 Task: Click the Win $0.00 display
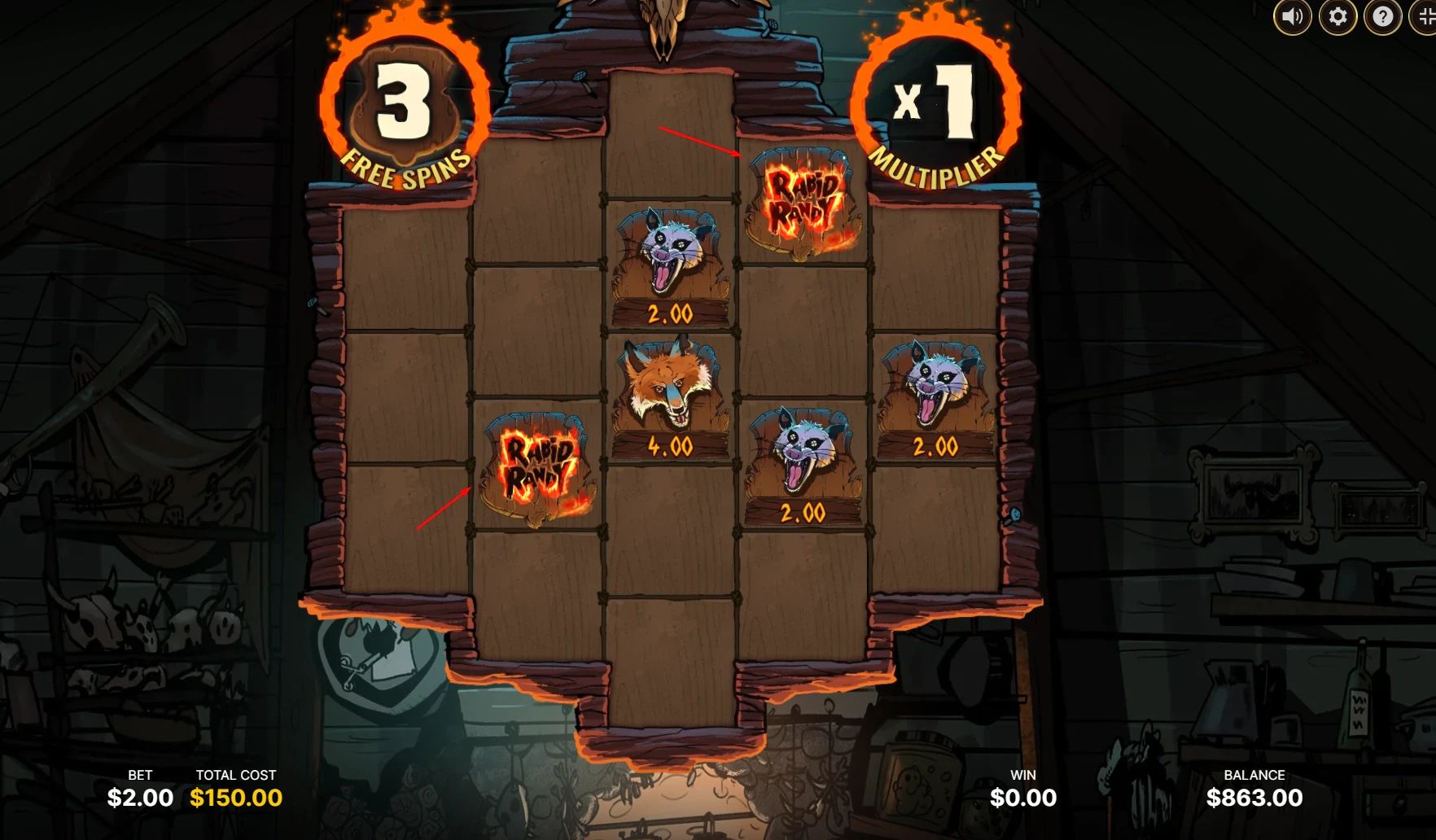1023,798
